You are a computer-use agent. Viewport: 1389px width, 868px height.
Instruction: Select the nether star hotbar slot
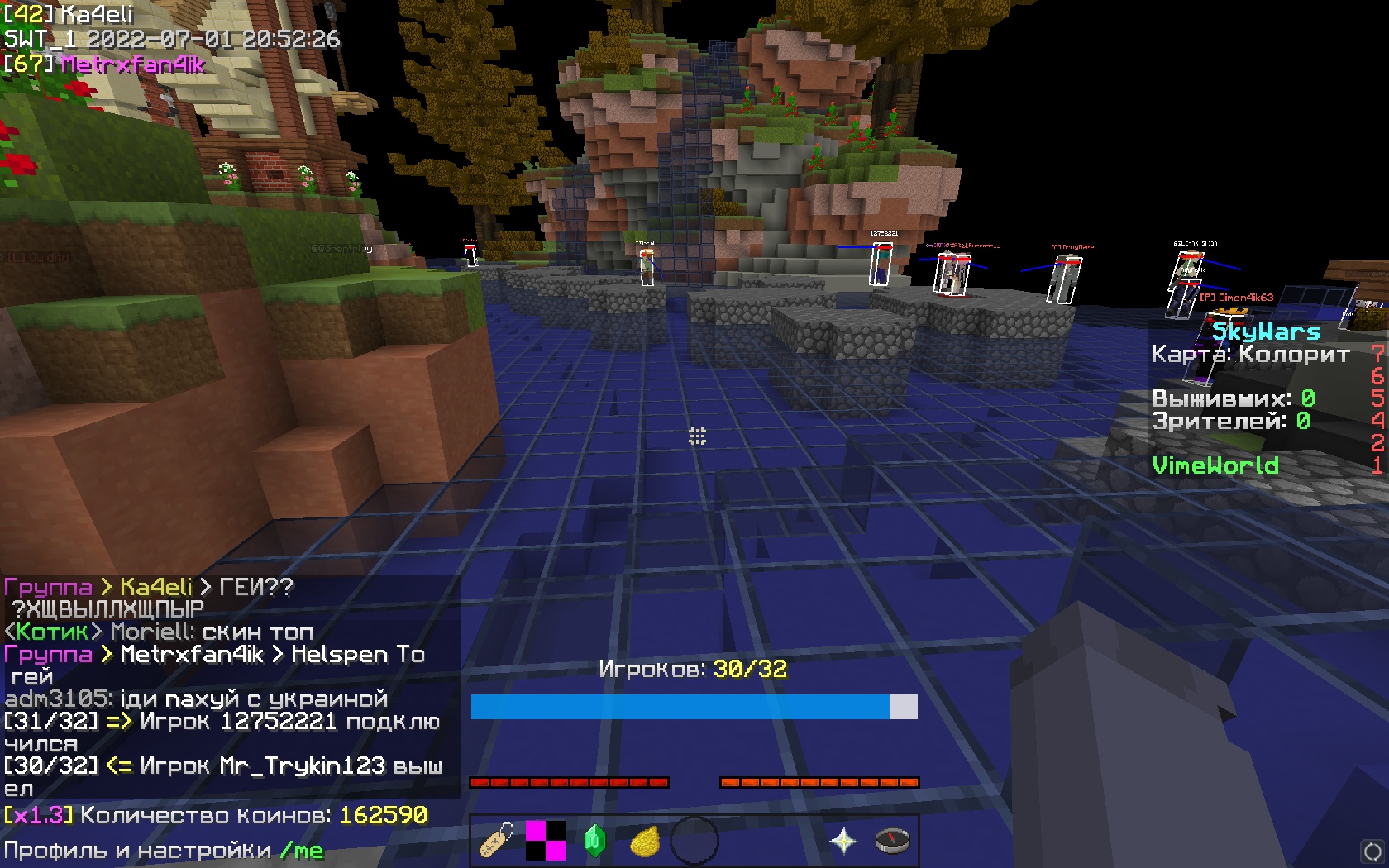tap(843, 840)
